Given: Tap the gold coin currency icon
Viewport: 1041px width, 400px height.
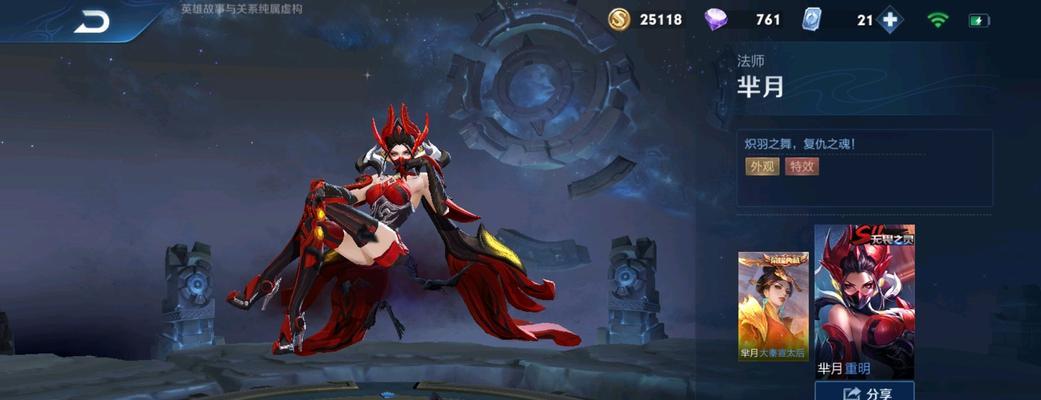Looking at the screenshot, I should tap(620, 20).
